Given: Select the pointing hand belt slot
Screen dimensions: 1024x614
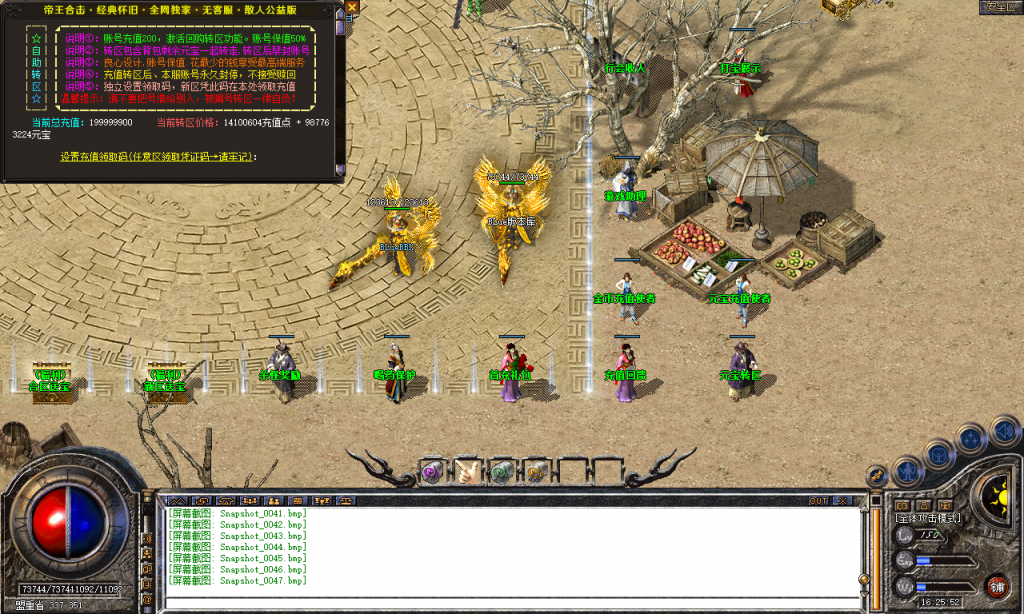Looking at the screenshot, I should coord(466,471).
